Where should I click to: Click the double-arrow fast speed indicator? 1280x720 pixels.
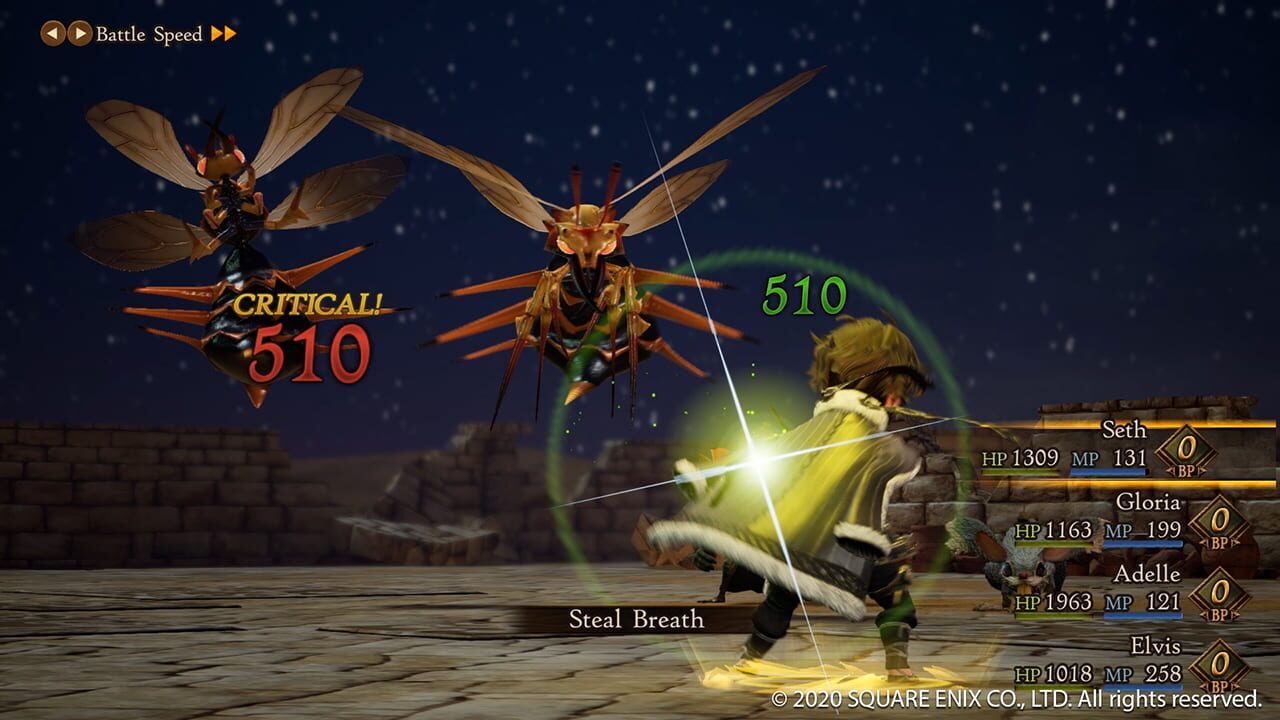pos(223,32)
